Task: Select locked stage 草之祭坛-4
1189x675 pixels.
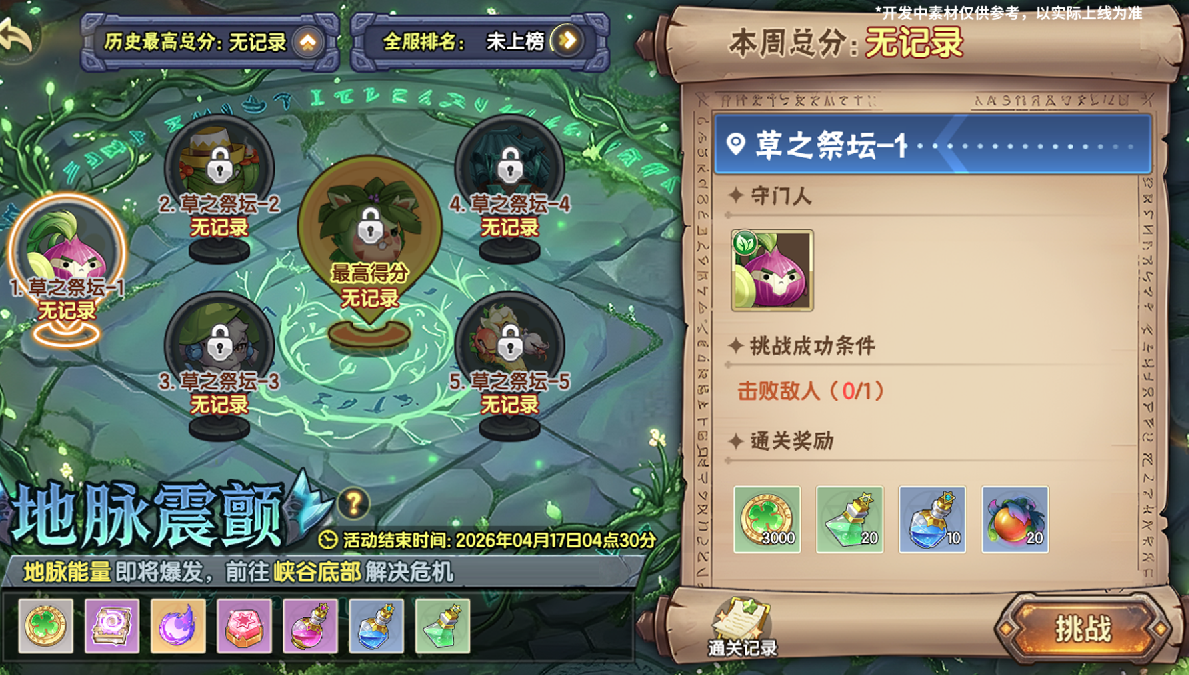Action: click(x=510, y=163)
